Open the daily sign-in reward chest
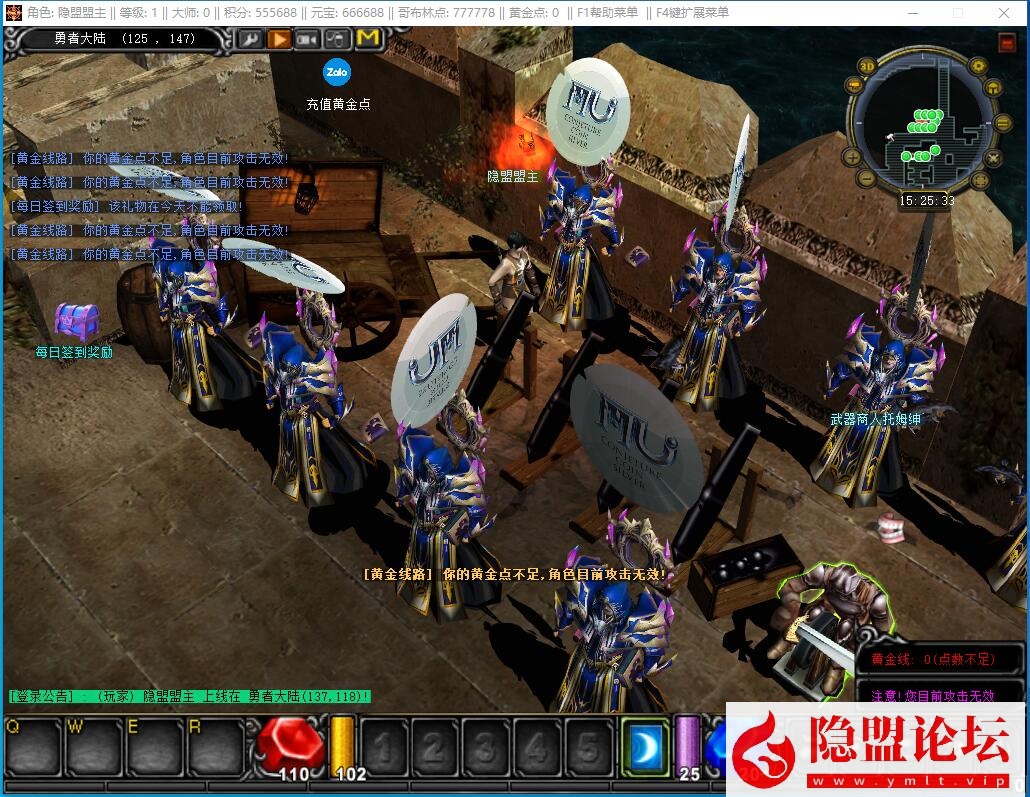1030x797 pixels. click(76, 321)
